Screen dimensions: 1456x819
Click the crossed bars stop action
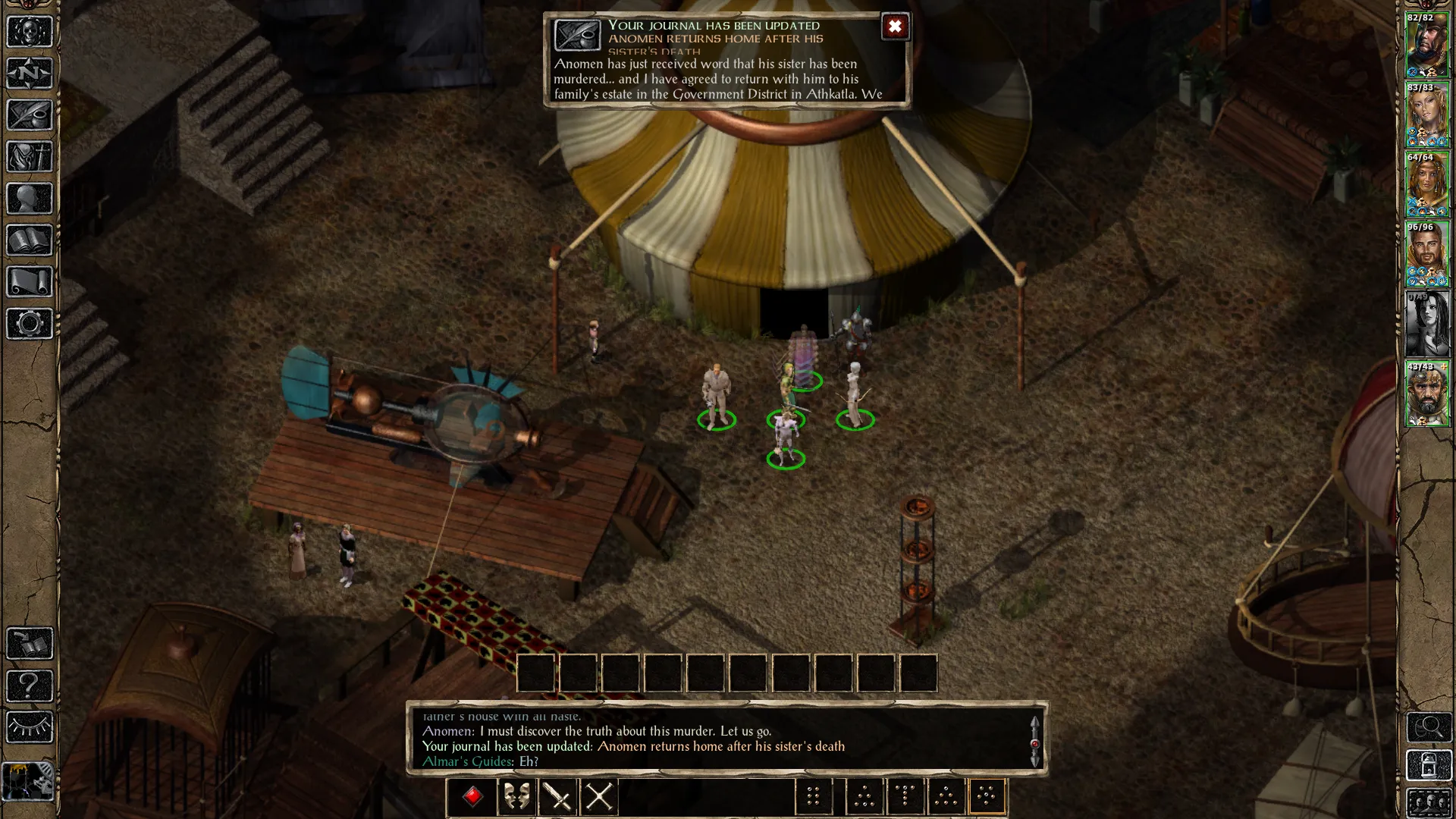pos(599,797)
